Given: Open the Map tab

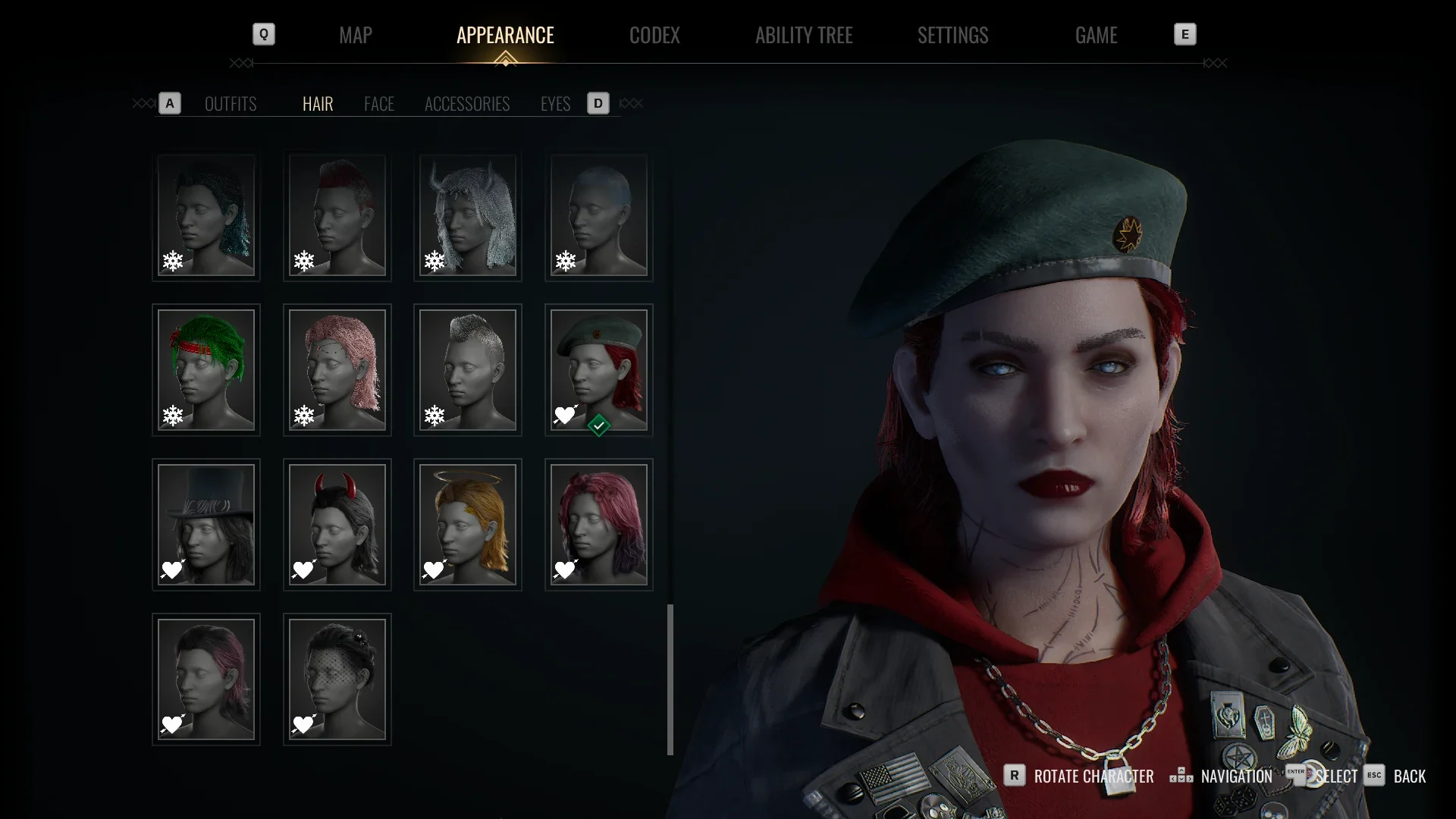Looking at the screenshot, I should [355, 35].
